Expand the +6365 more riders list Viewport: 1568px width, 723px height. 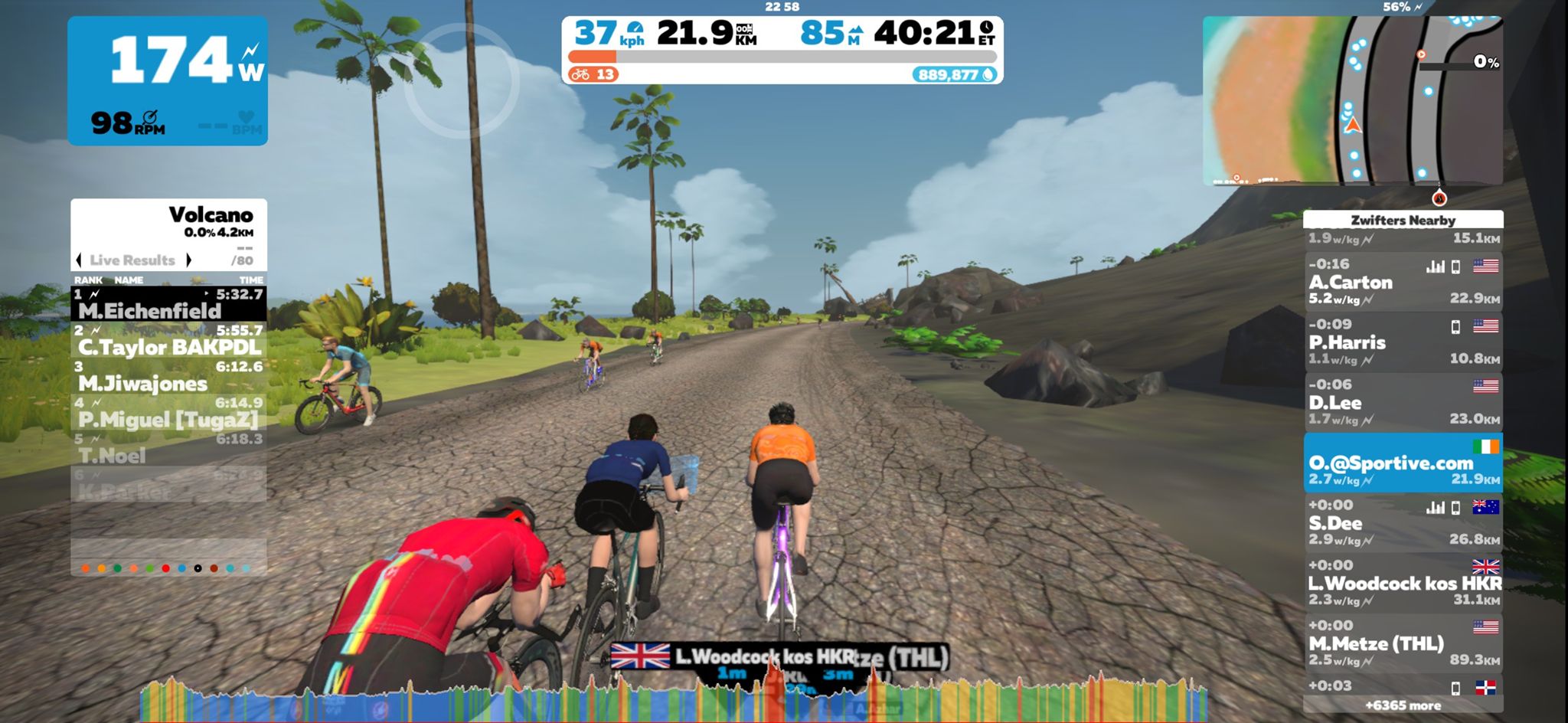tap(1403, 705)
